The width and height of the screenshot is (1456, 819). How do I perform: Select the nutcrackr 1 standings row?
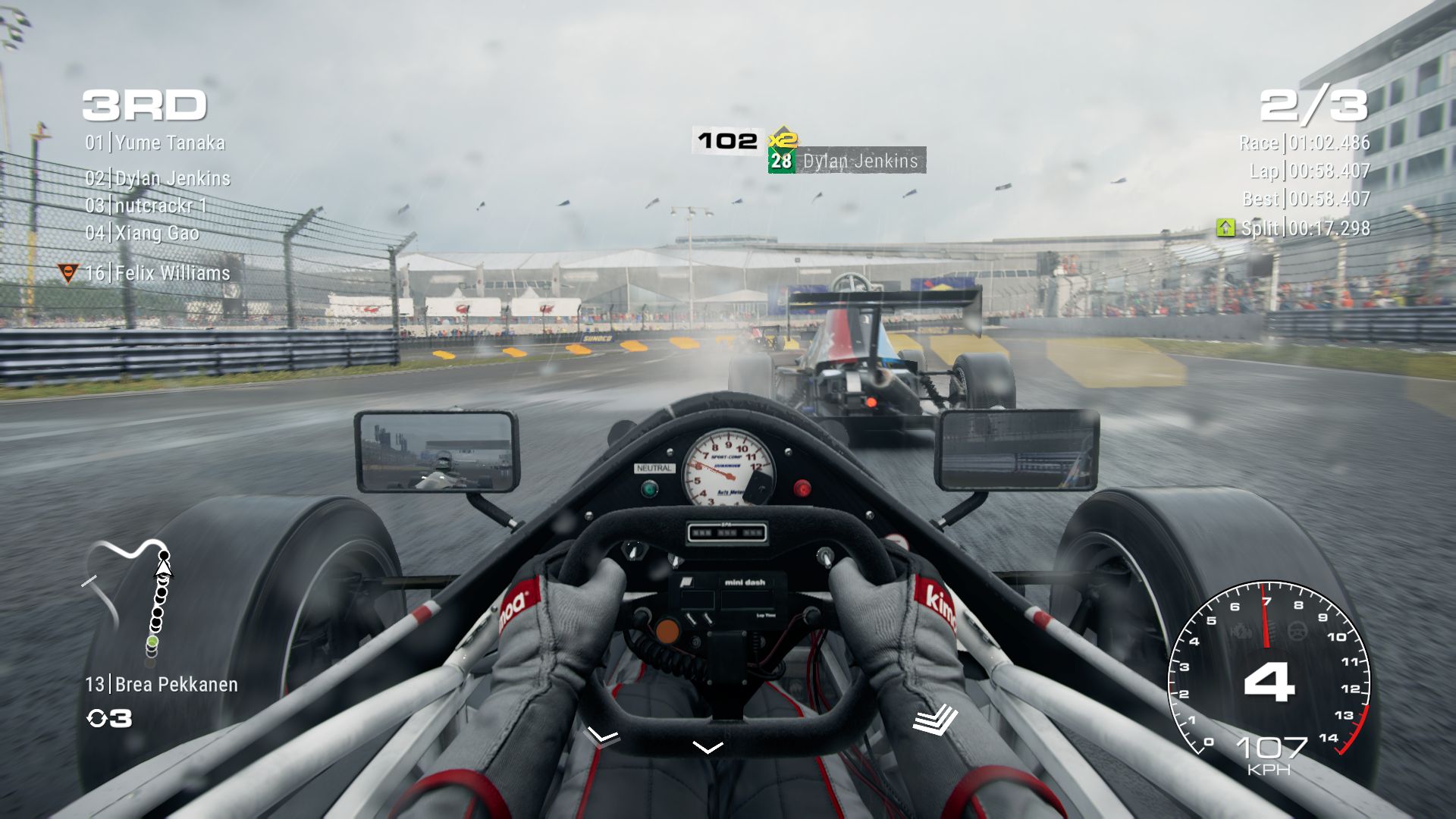pos(146,206)
